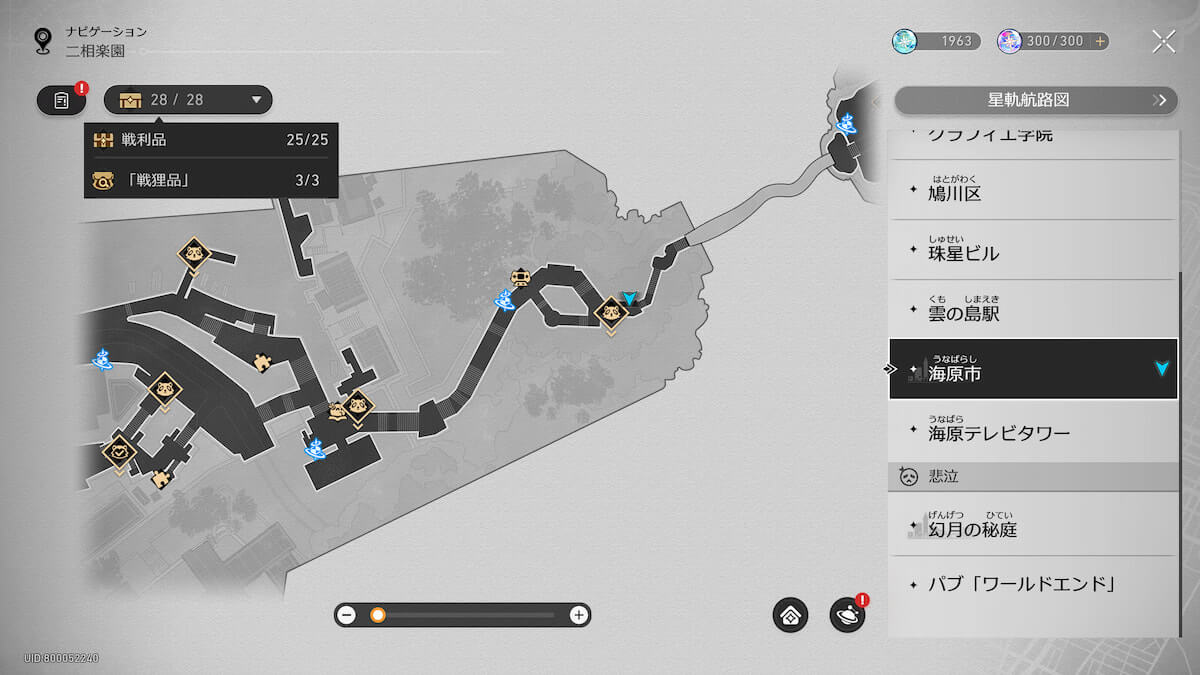Select the 「戦狸品」 3/3 row

(210, 180)
